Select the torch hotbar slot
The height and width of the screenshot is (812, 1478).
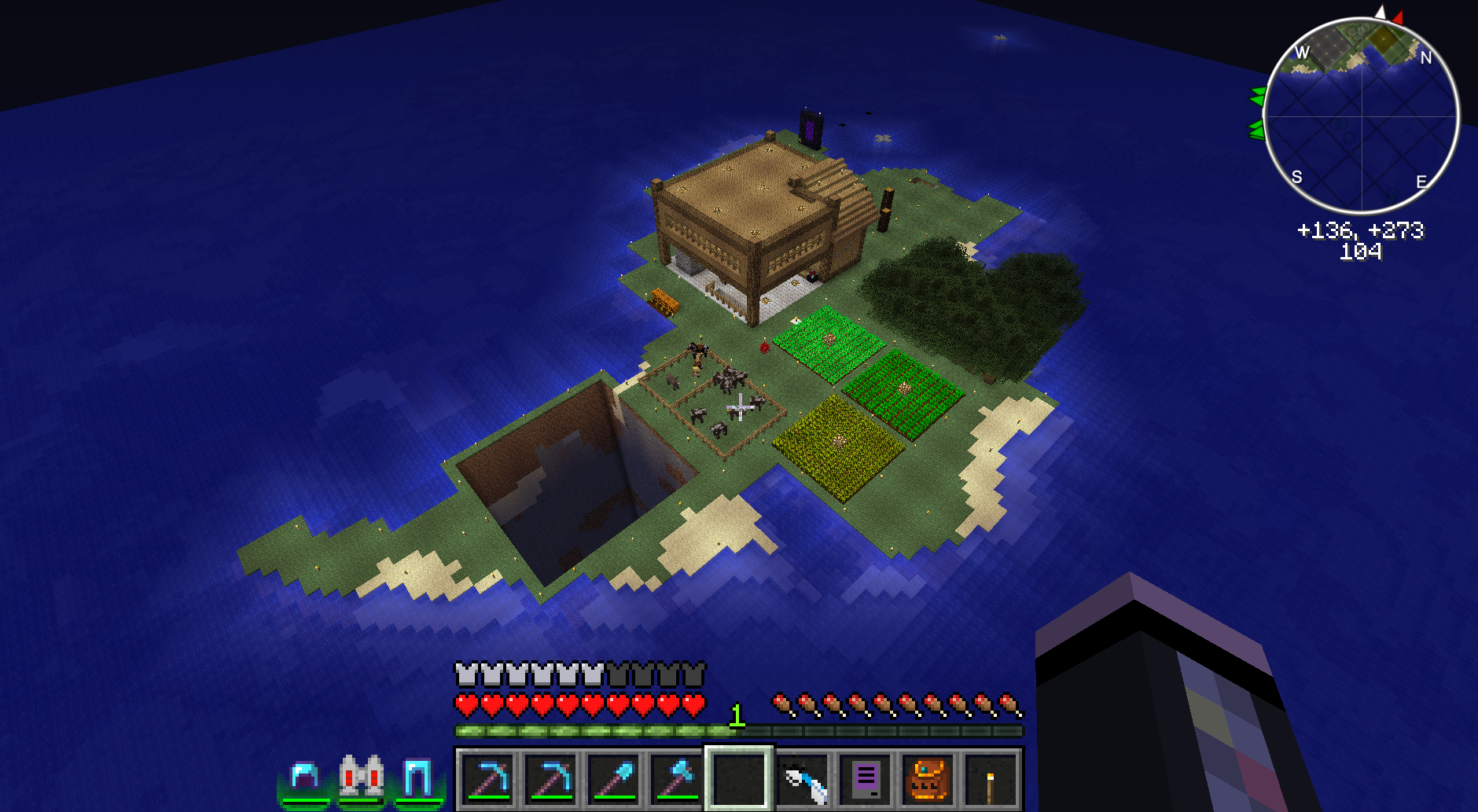point(991,779)
